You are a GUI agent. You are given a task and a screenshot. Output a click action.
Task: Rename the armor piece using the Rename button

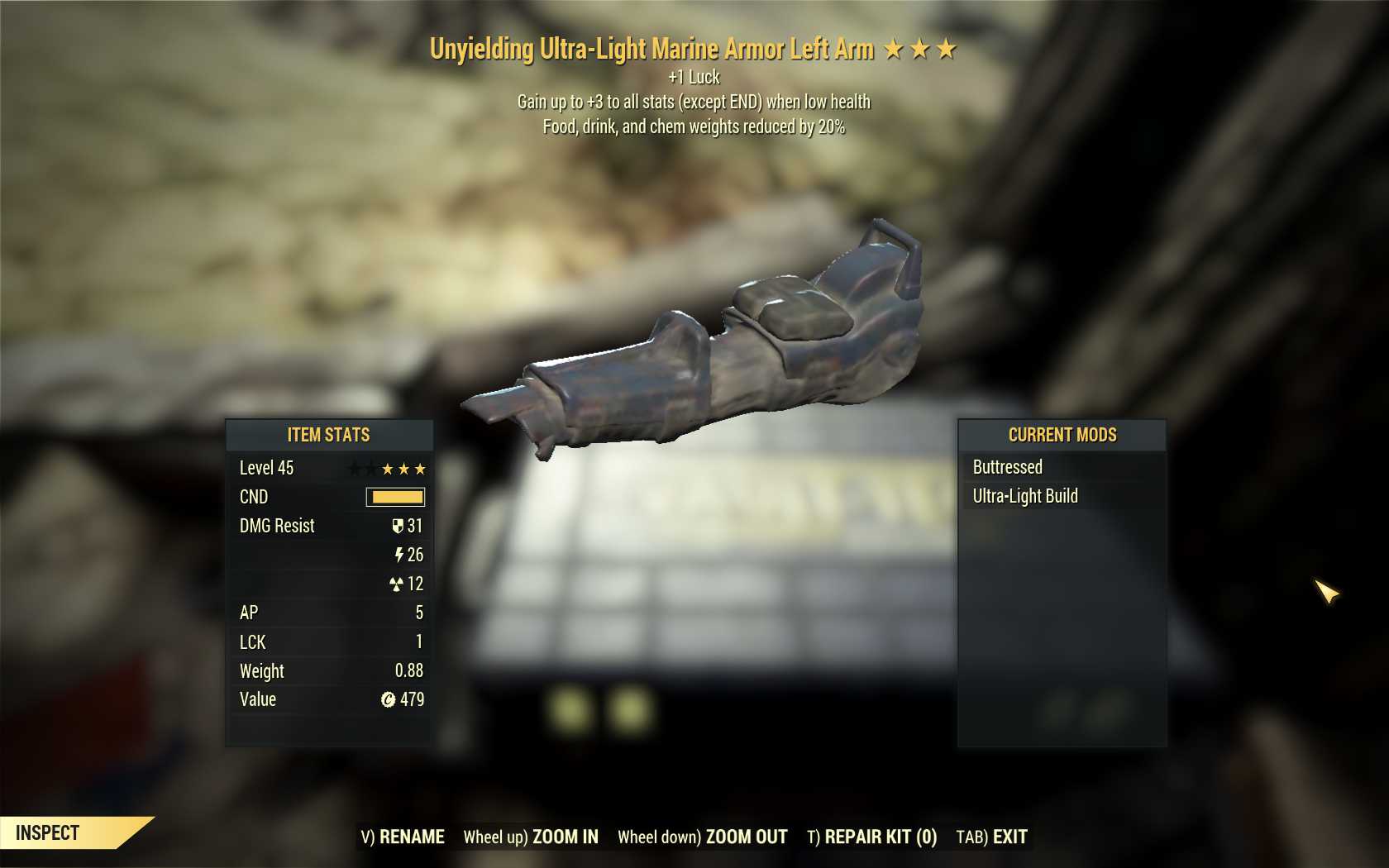[x=403, y=837]
